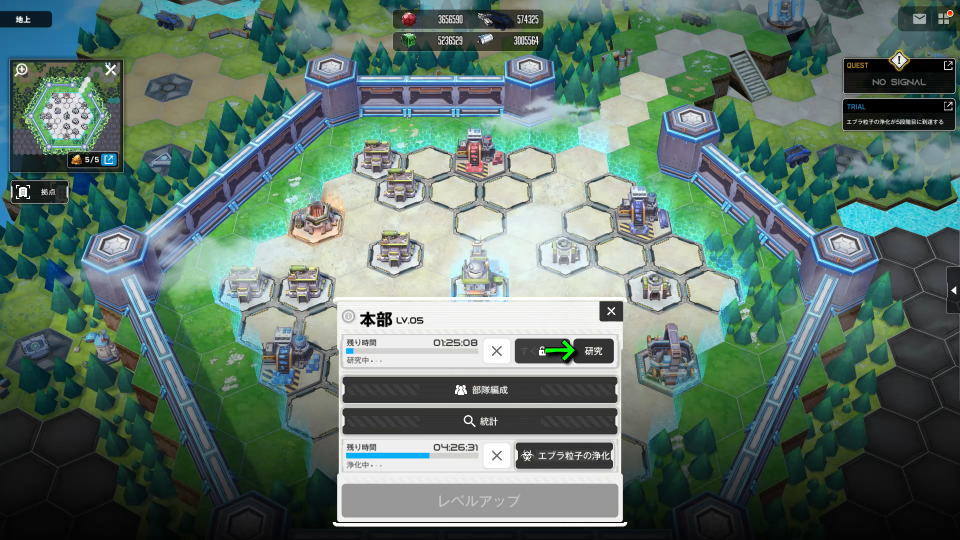Open the 統計 statistics button
The height and width of the screenshot is (540, 960).
click(479, 421)
